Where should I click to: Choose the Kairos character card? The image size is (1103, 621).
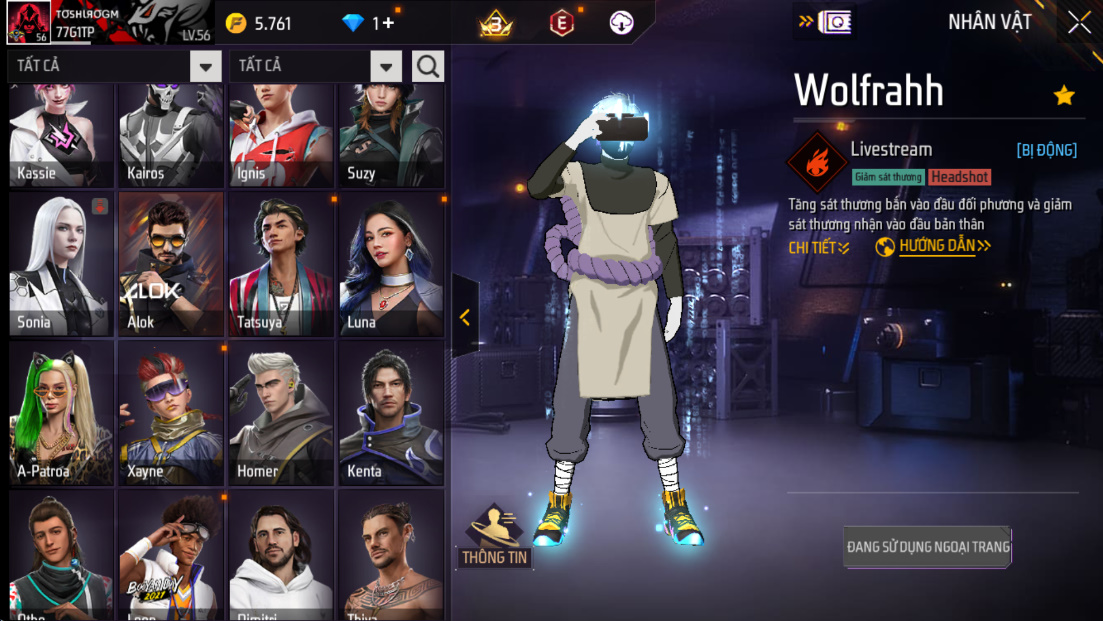(171, 137)
